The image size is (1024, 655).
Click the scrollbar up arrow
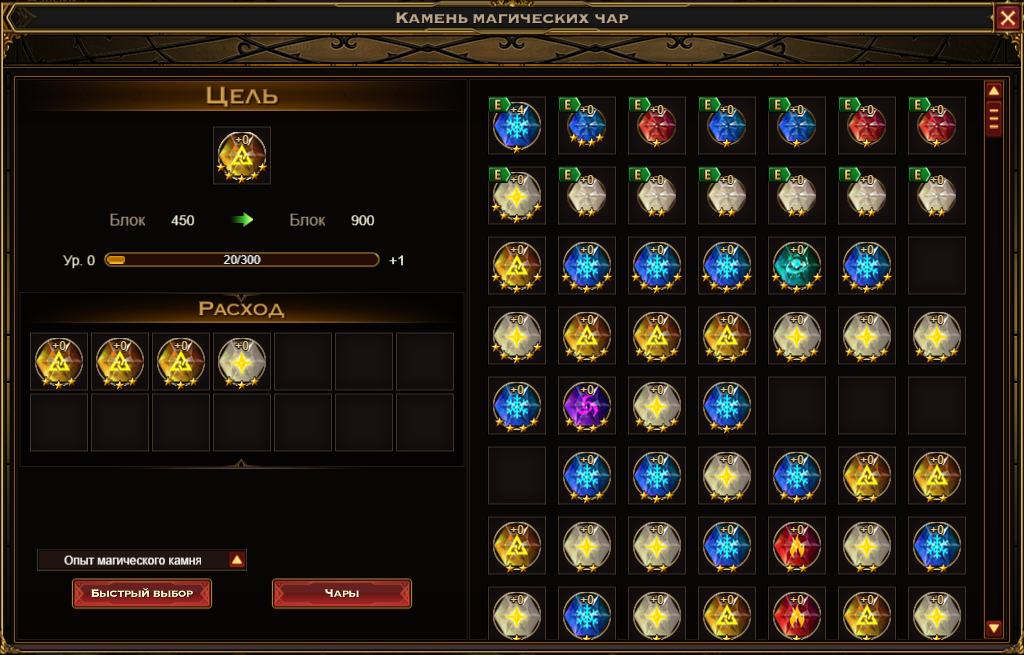tap(994, 91)
